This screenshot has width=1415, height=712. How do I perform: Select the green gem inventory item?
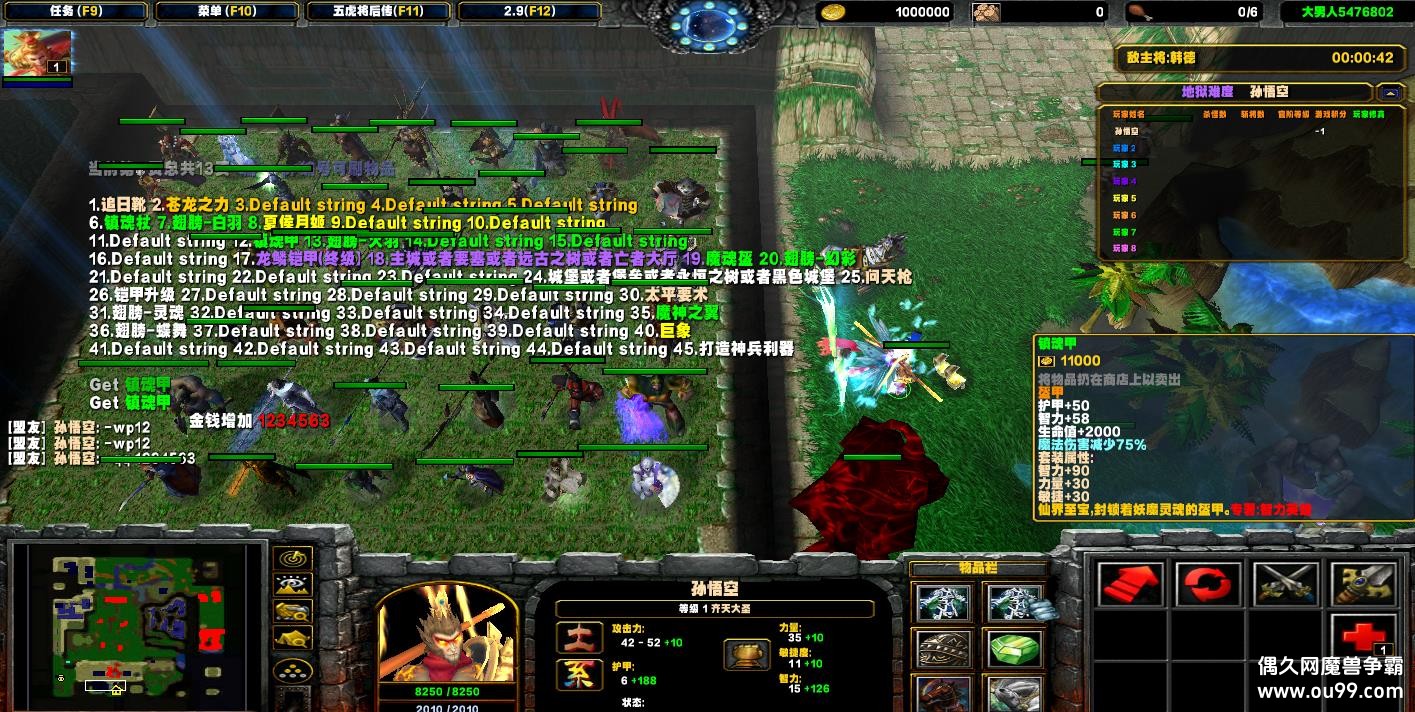click(1015, 649)
